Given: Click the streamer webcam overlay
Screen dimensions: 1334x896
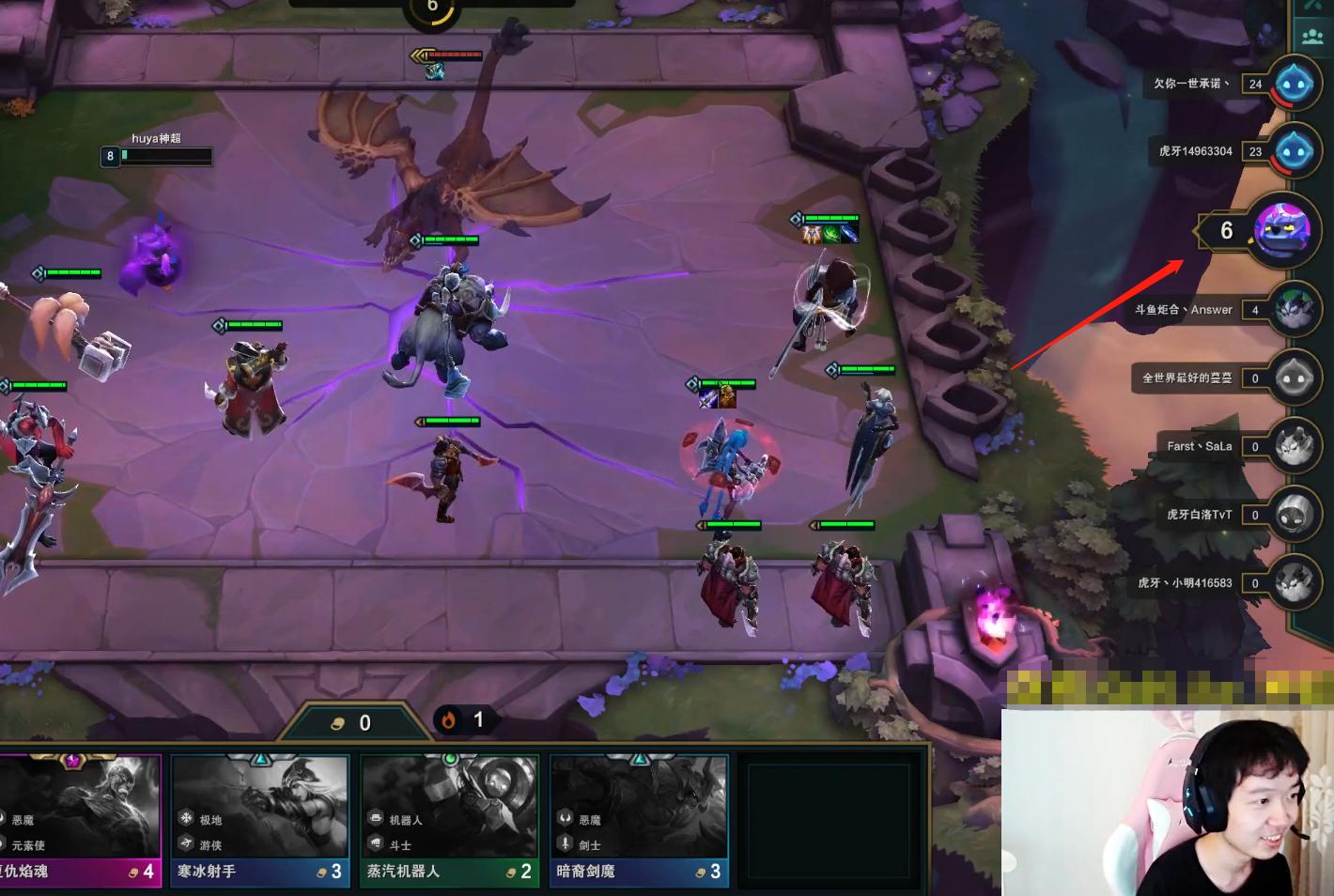Looking at the screenshot, I should 1168,802.
